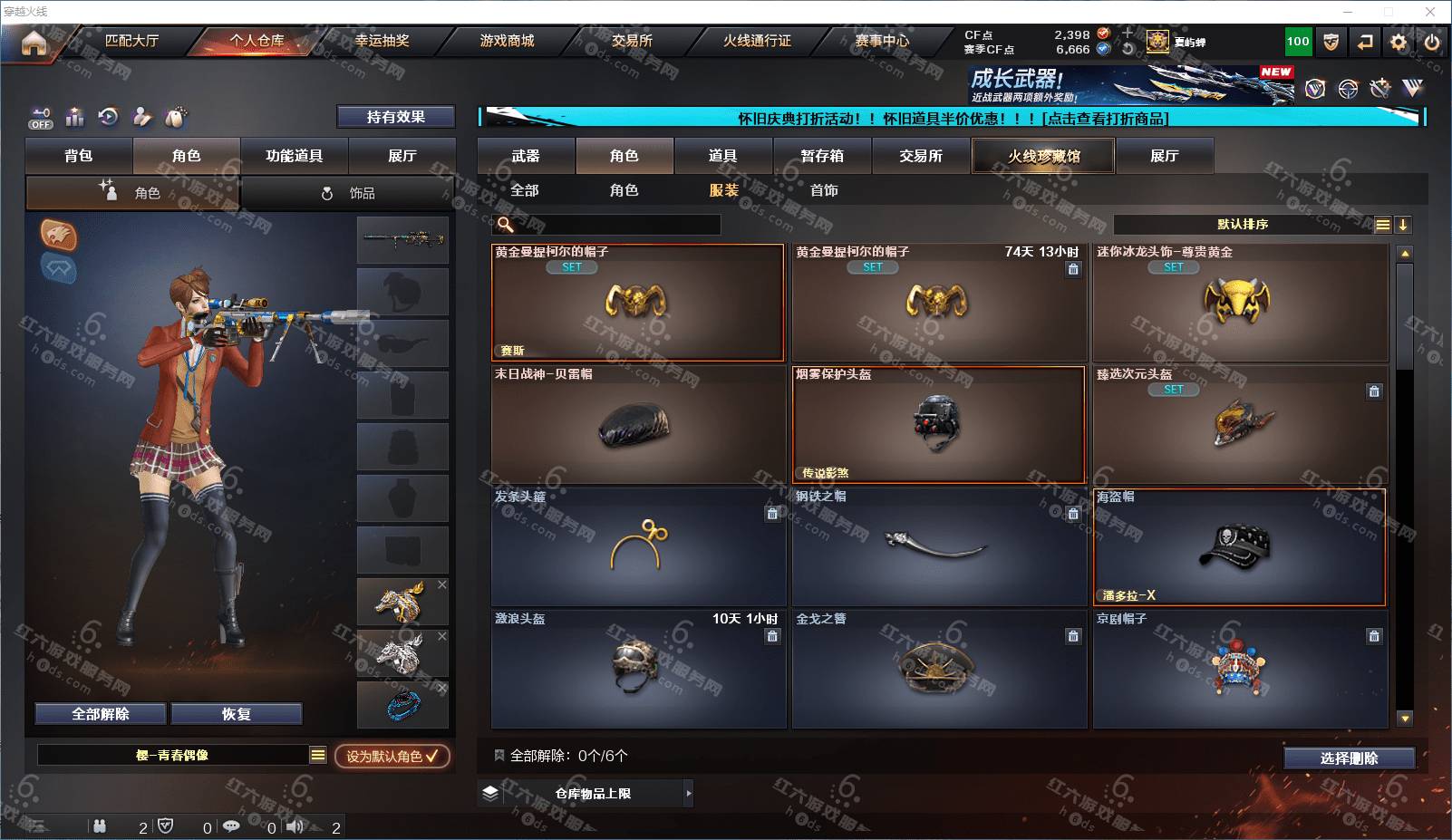
Task: Click the 持有效果 button
Action: [395, 117]
